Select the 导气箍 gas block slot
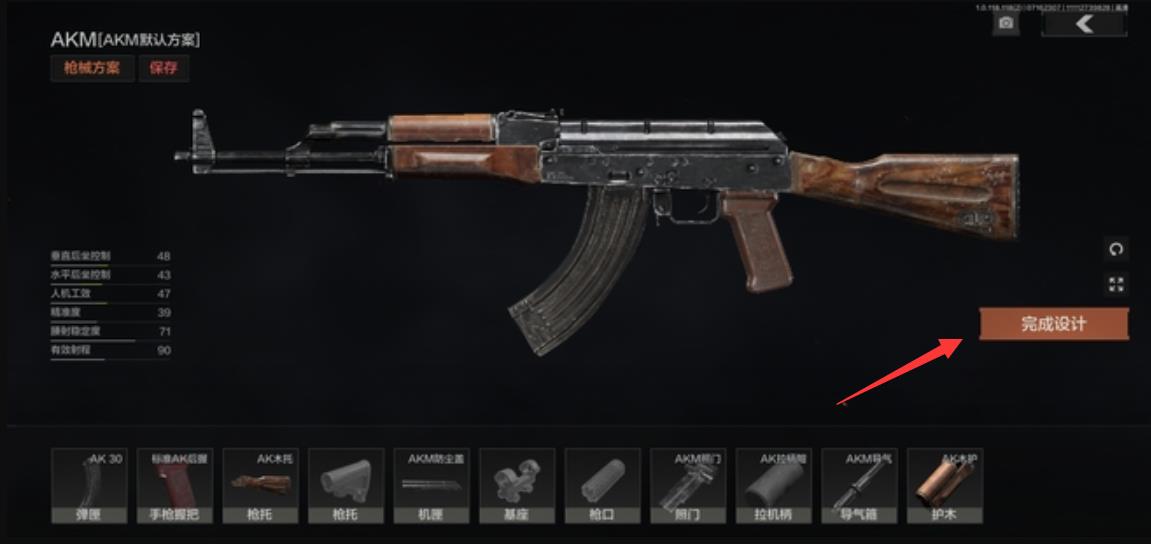The height and width of the screenshot is (544, 1151). point(859,486)
